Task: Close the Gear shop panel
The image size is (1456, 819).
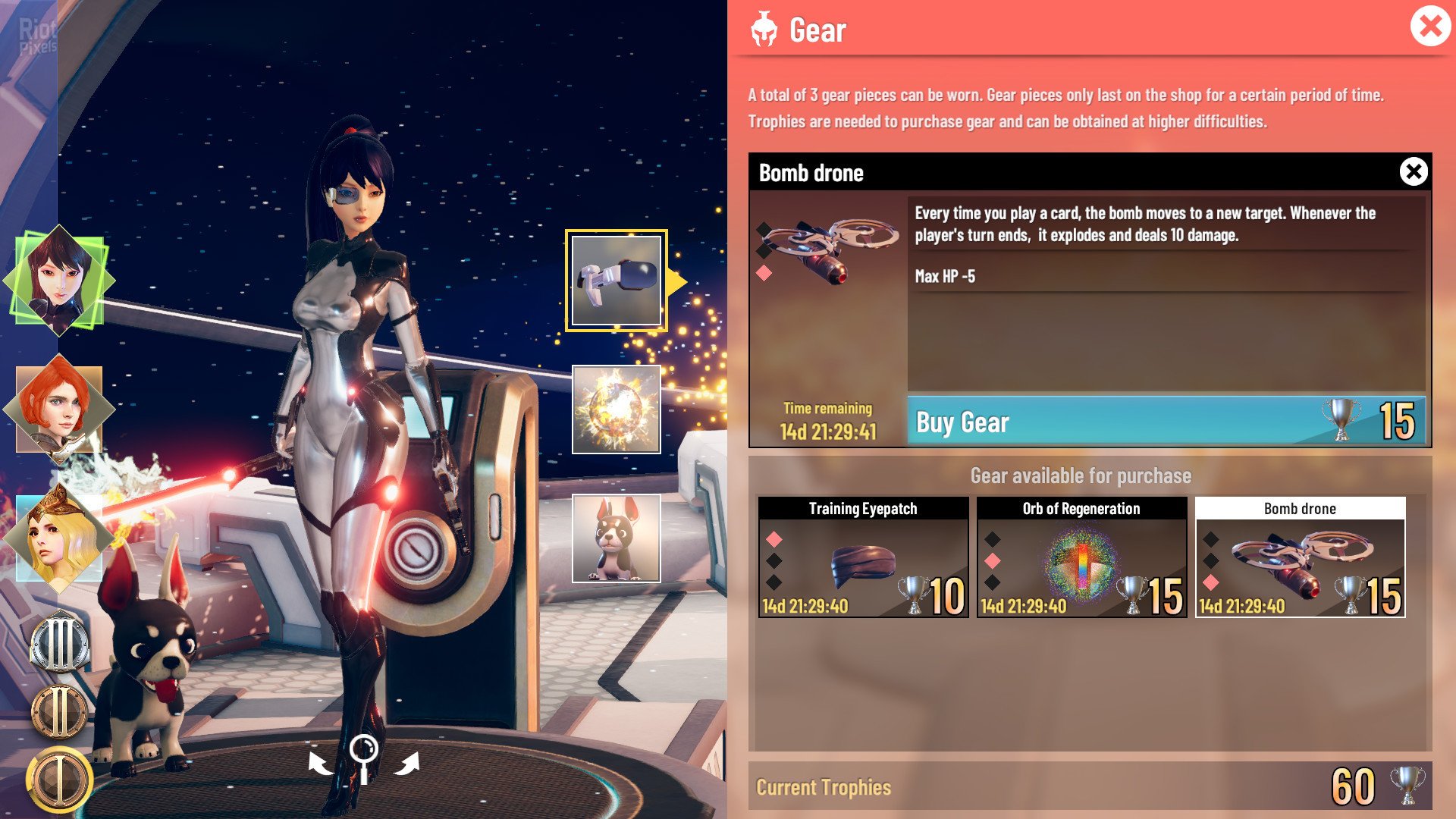Action: coord(1430,27)
